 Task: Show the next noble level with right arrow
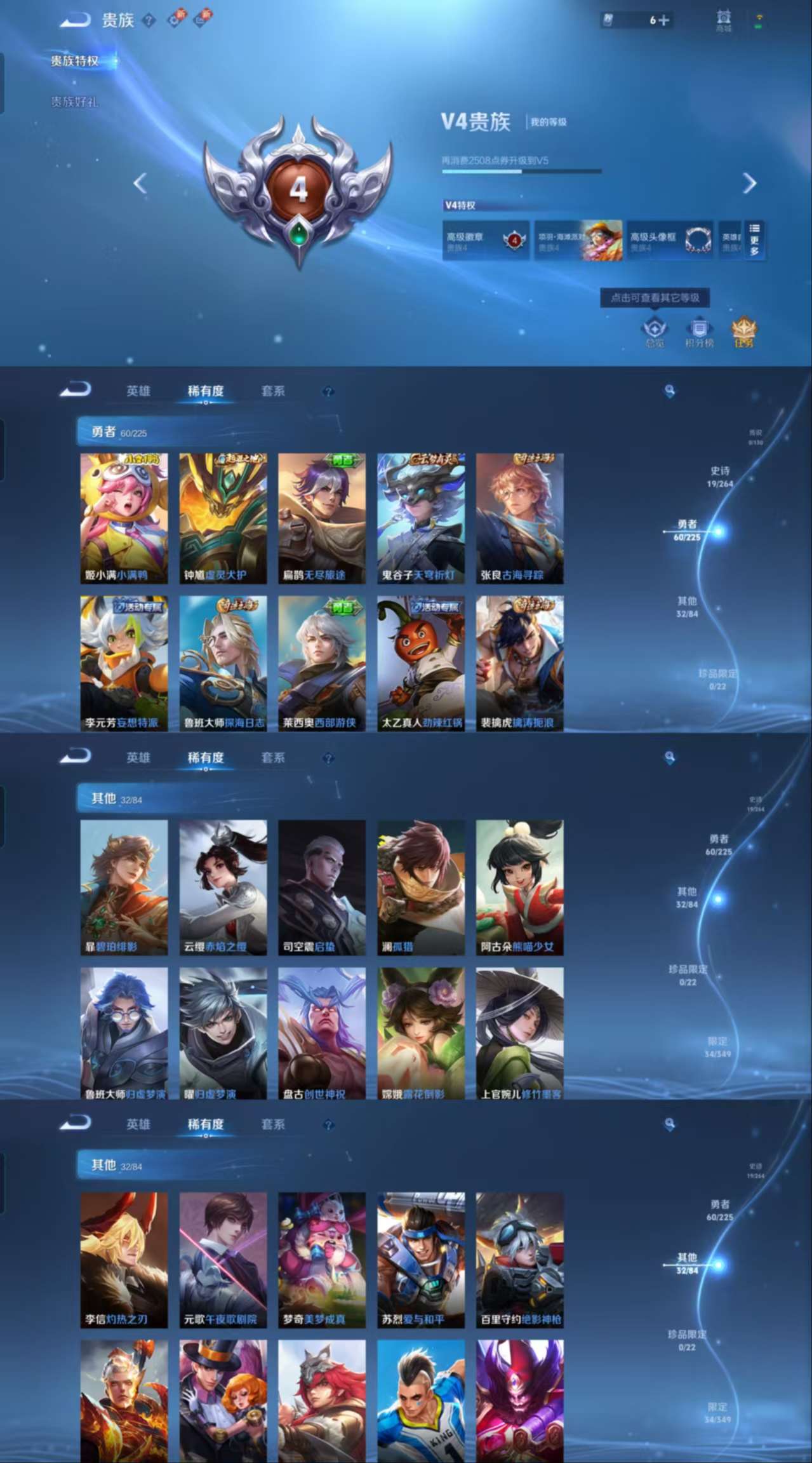(750, 184)
